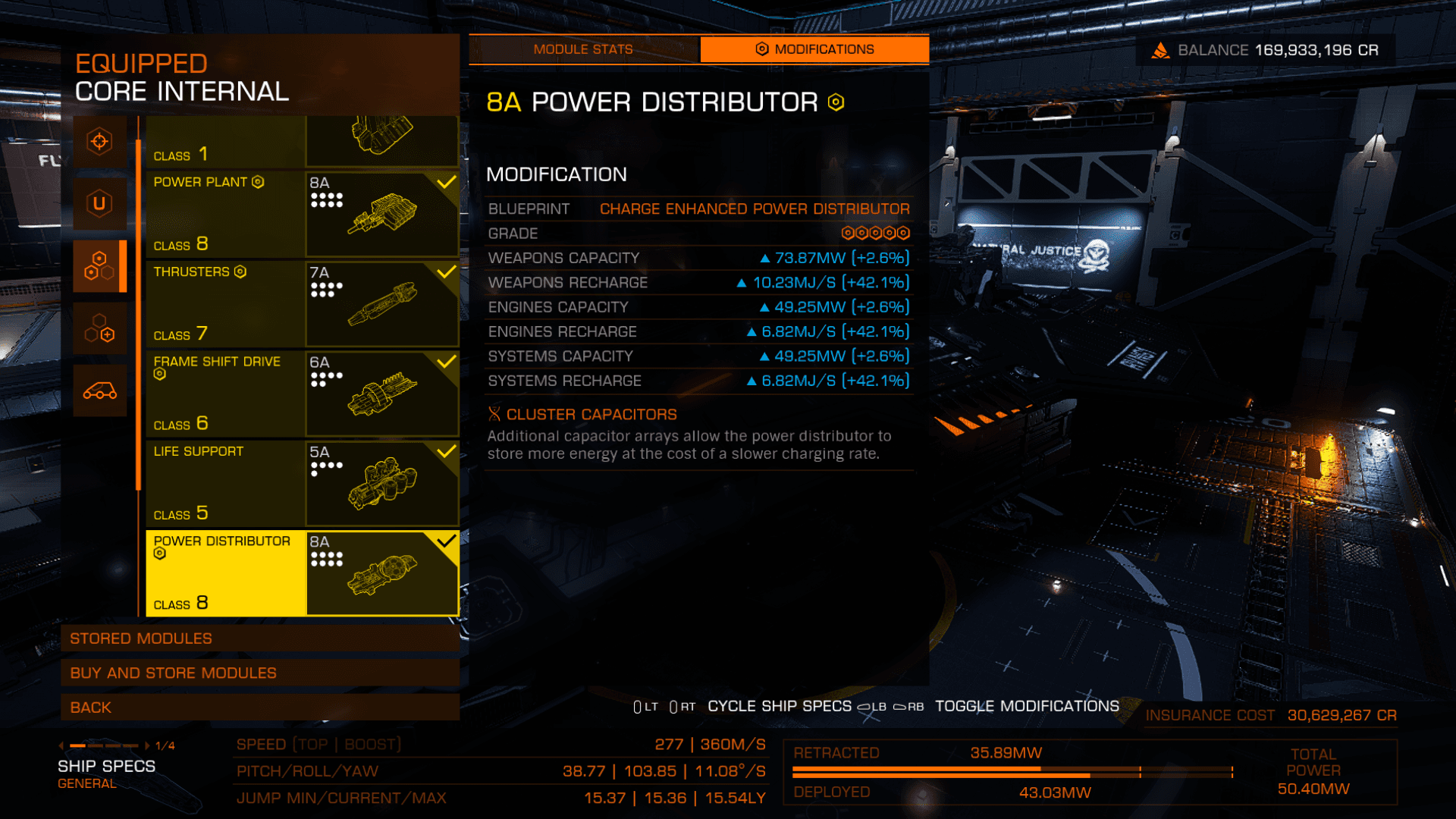Select the Modifications tab
This screenshot has height=819, width=1456.
[x=814, y=49]
